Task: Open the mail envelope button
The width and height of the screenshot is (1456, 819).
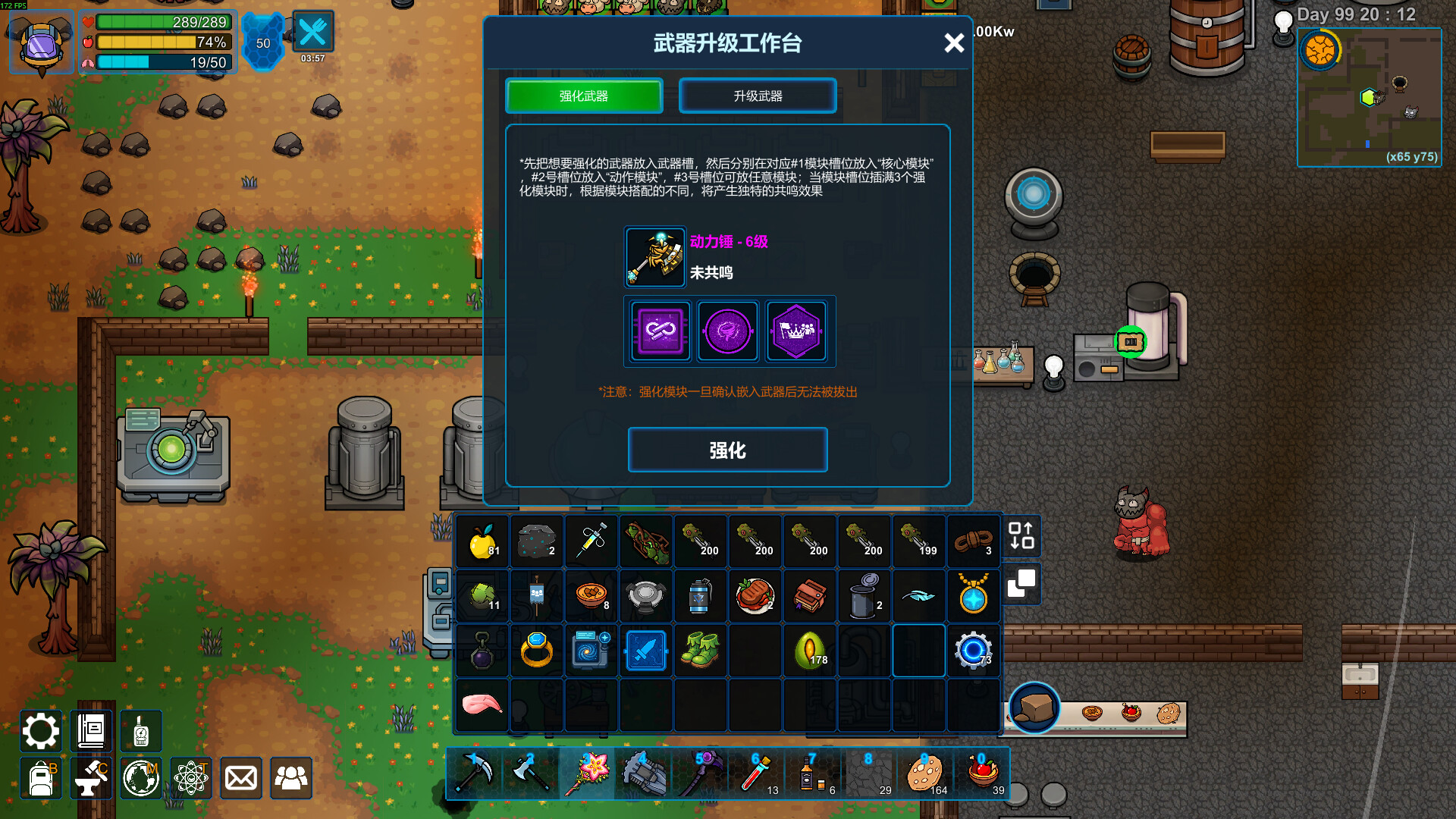Action: (x=241, y=778)
